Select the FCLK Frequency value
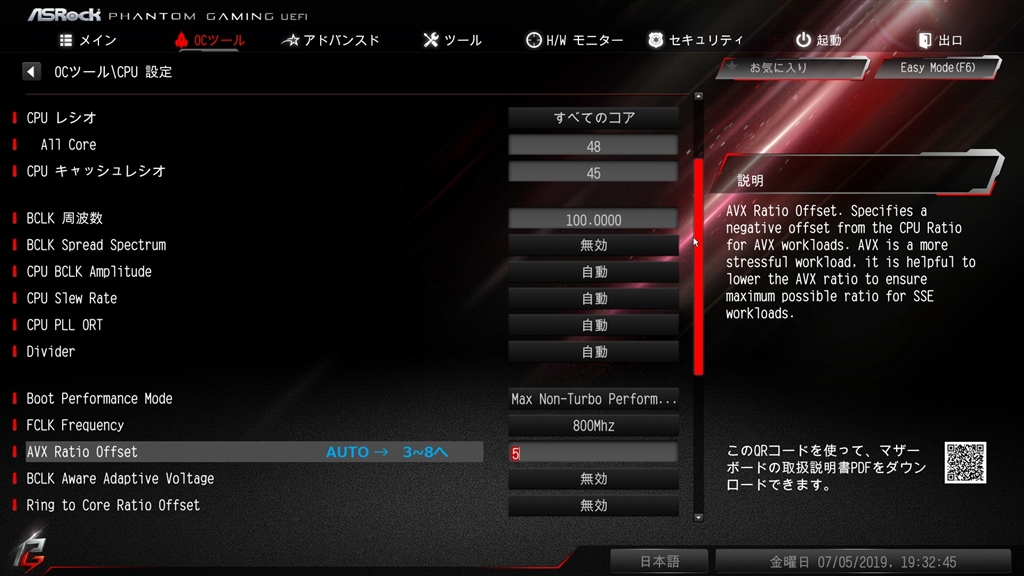 click(x=594, y=426)
